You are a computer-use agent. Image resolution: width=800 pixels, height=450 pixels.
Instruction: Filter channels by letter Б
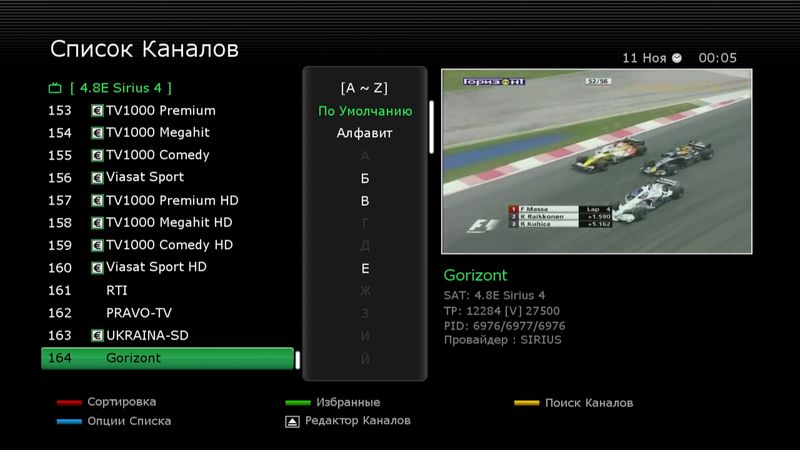click(365, 178)
